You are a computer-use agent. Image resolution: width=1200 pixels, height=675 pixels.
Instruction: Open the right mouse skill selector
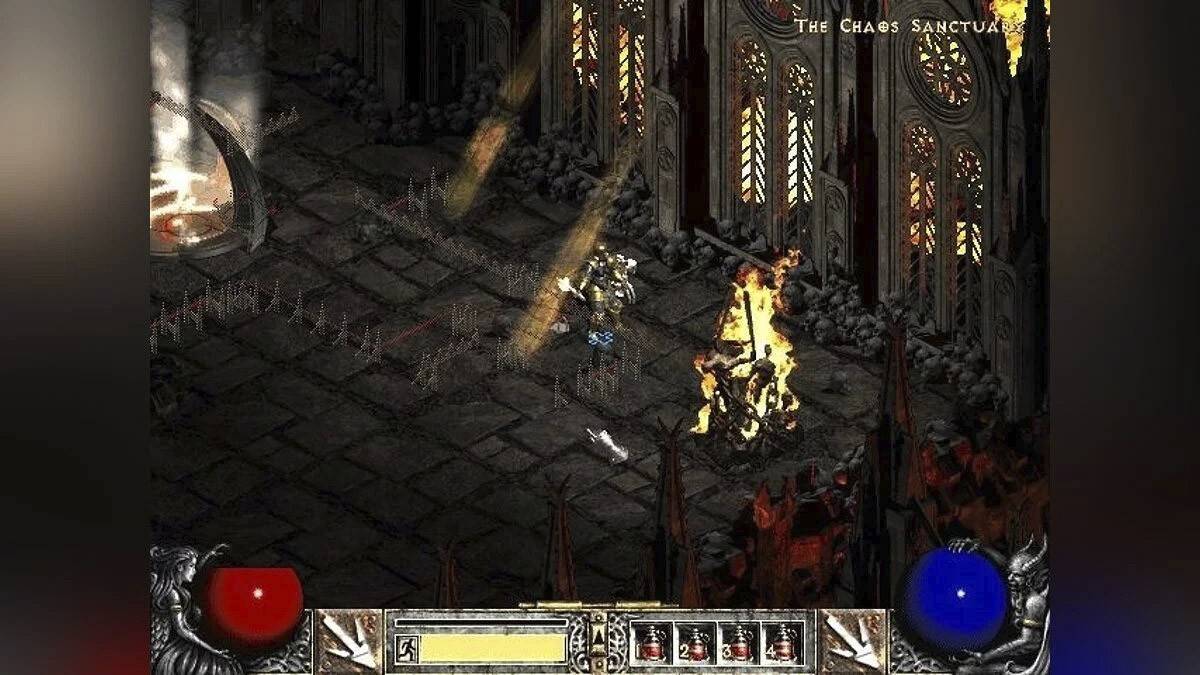[x=851, y=641]
